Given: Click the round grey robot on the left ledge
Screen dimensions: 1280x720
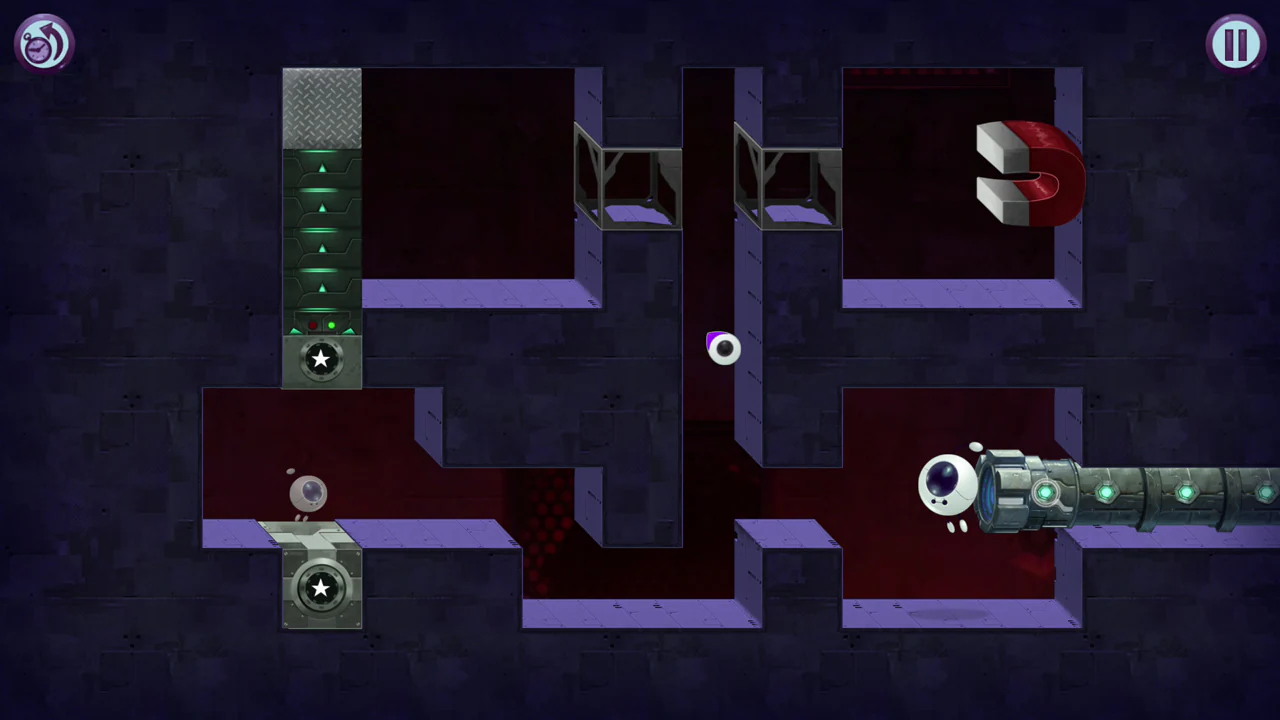Looking at the screenshot, I should 308,492.
